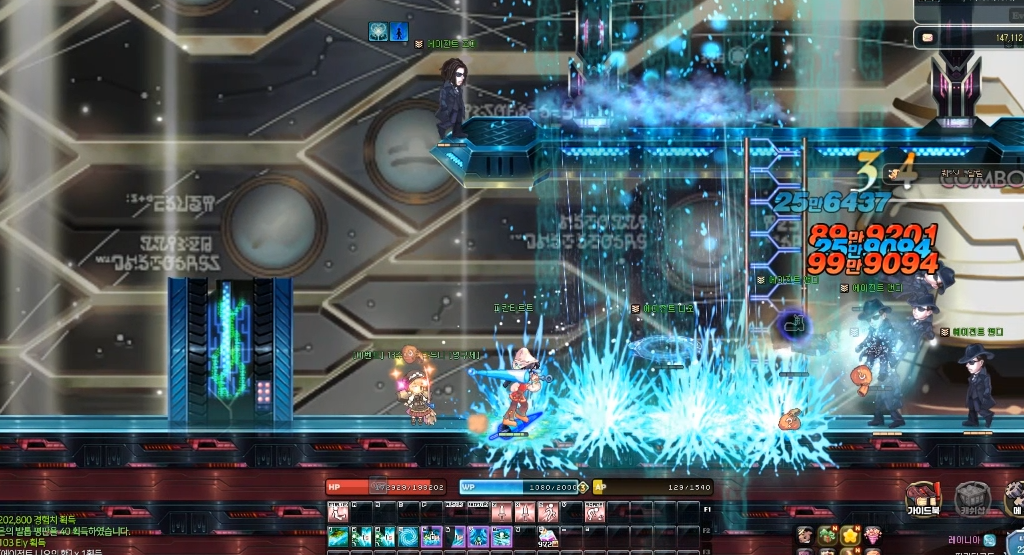
Task: Switch to the F1 quickslot row
Action: (707, 510)
